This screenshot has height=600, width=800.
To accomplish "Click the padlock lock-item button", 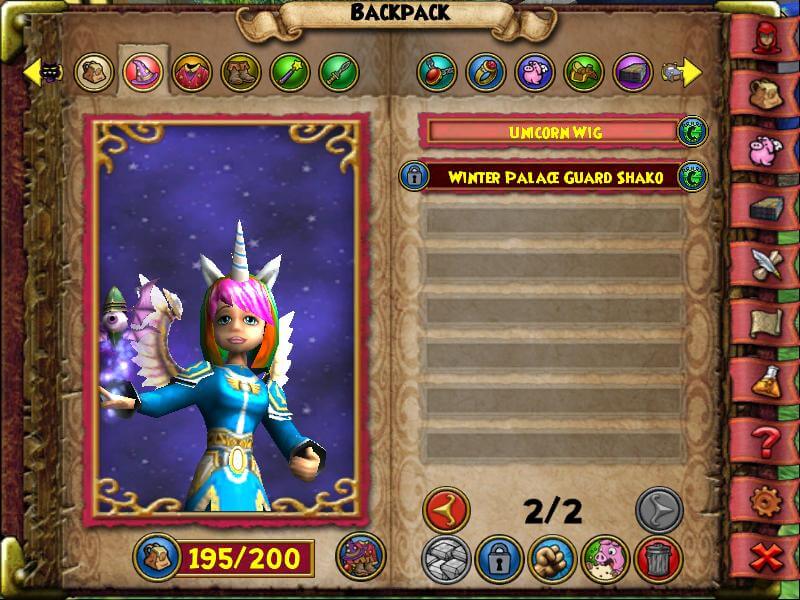I will click(x=499, y=559).
